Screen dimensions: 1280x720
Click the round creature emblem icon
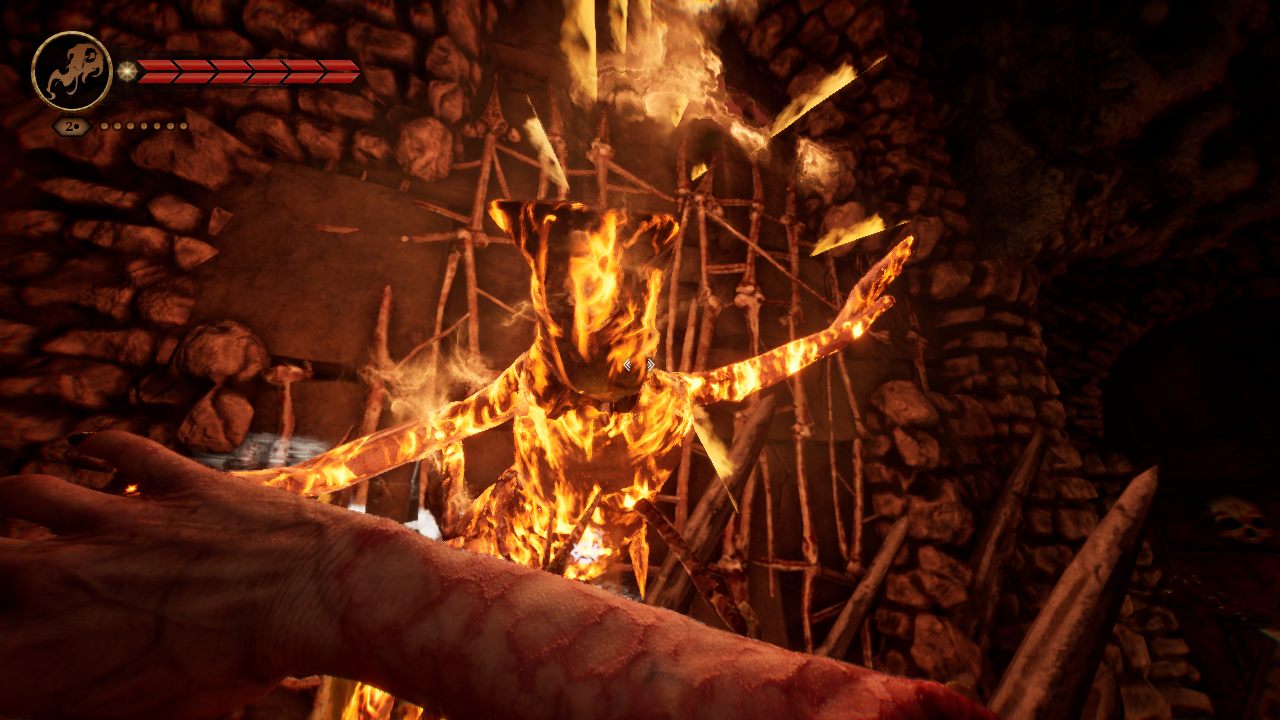click(71, 71)
